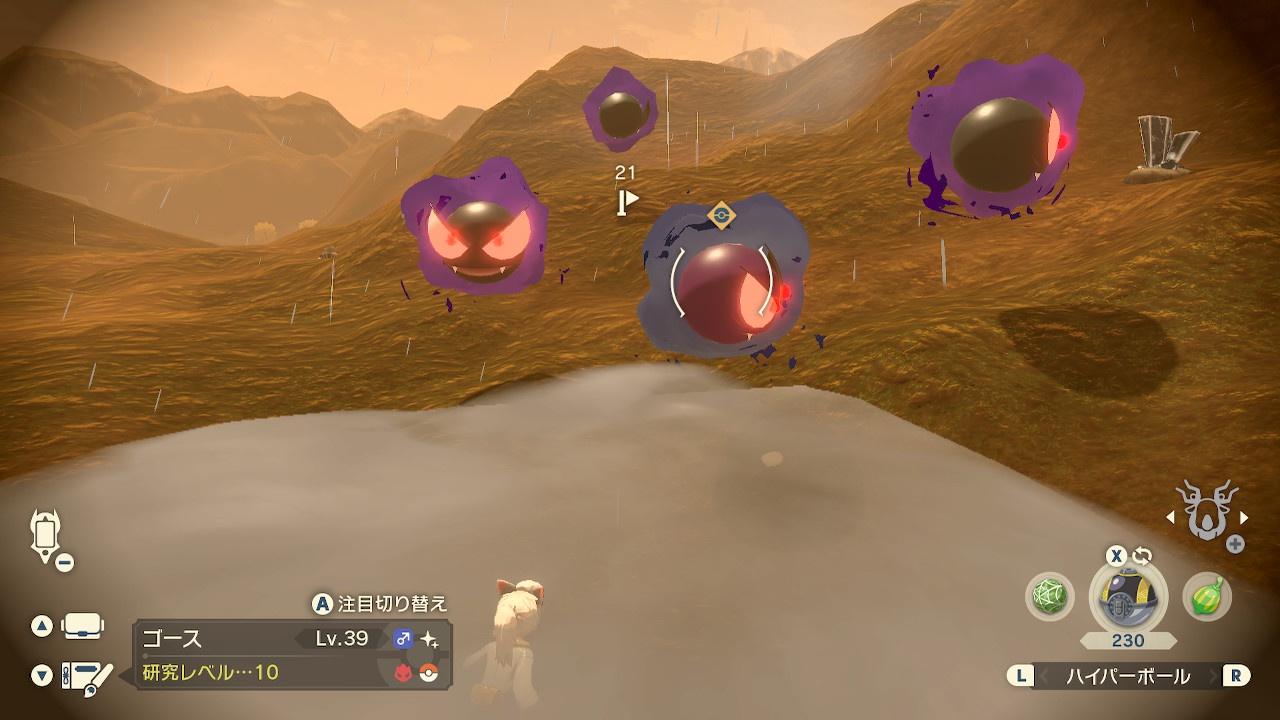This screenshot has height=720, width=1280.
Task: Click the ハイパーボール item name bar
Action: tap(1128, 676)
